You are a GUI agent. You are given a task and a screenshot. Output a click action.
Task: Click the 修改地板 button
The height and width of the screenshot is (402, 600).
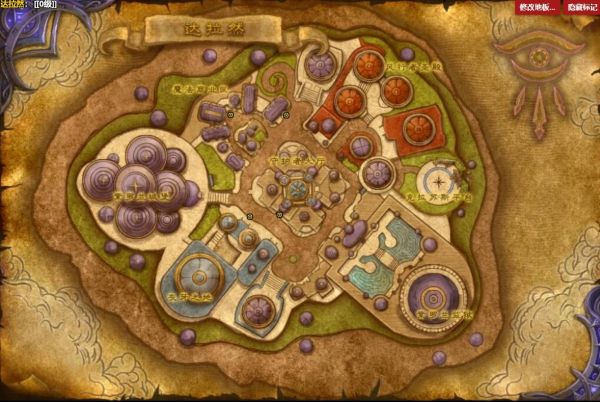[537, 7]
